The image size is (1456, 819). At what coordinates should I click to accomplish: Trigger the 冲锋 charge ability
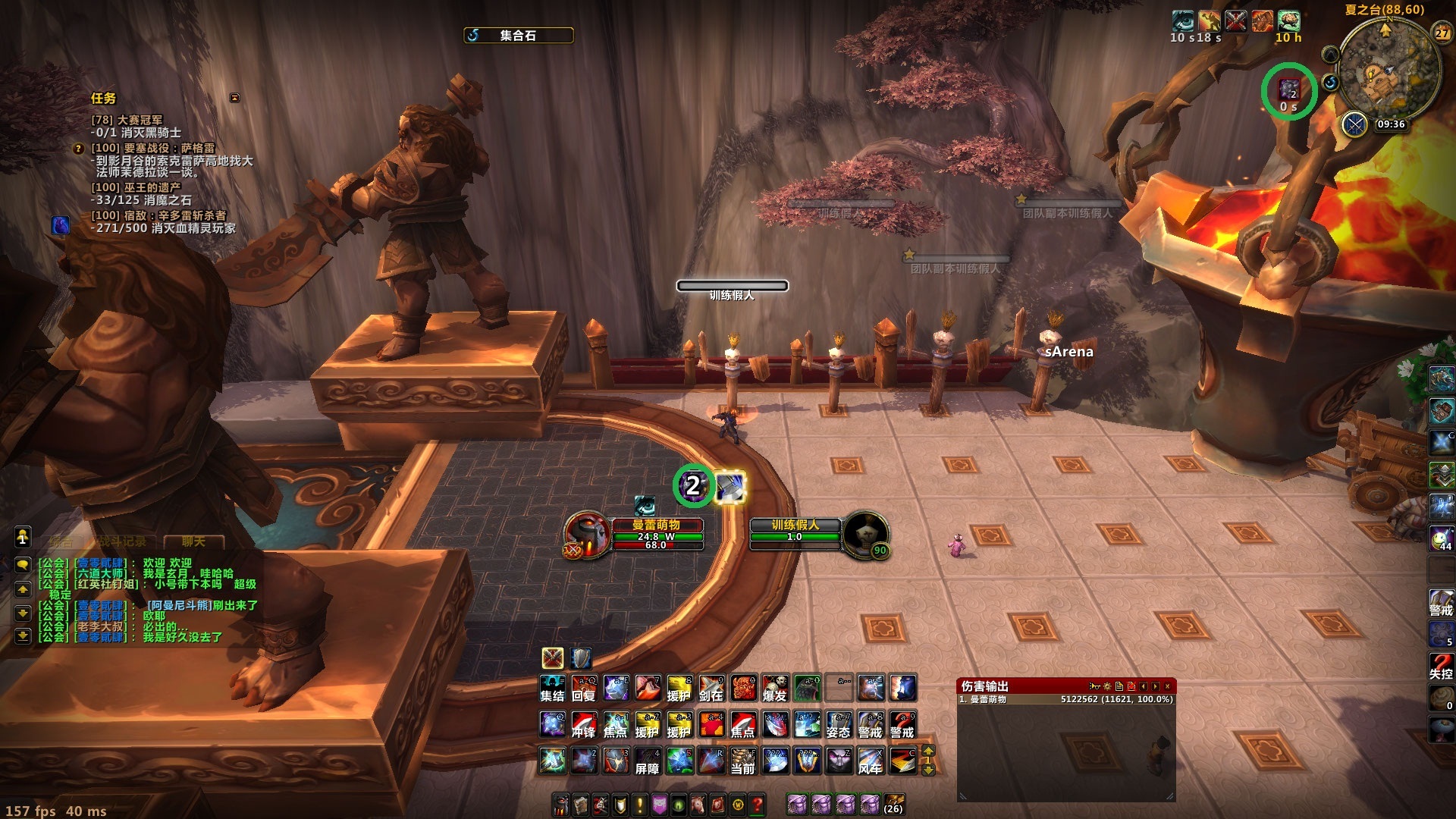pyautogui.click(x=584, y=725)
